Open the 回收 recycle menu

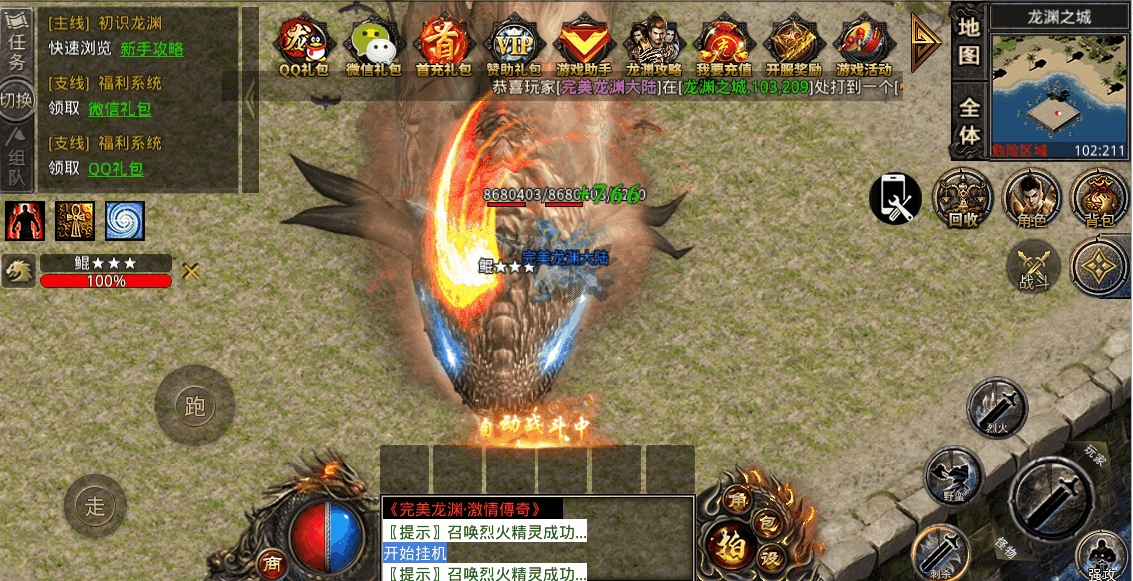pos(963,197)
